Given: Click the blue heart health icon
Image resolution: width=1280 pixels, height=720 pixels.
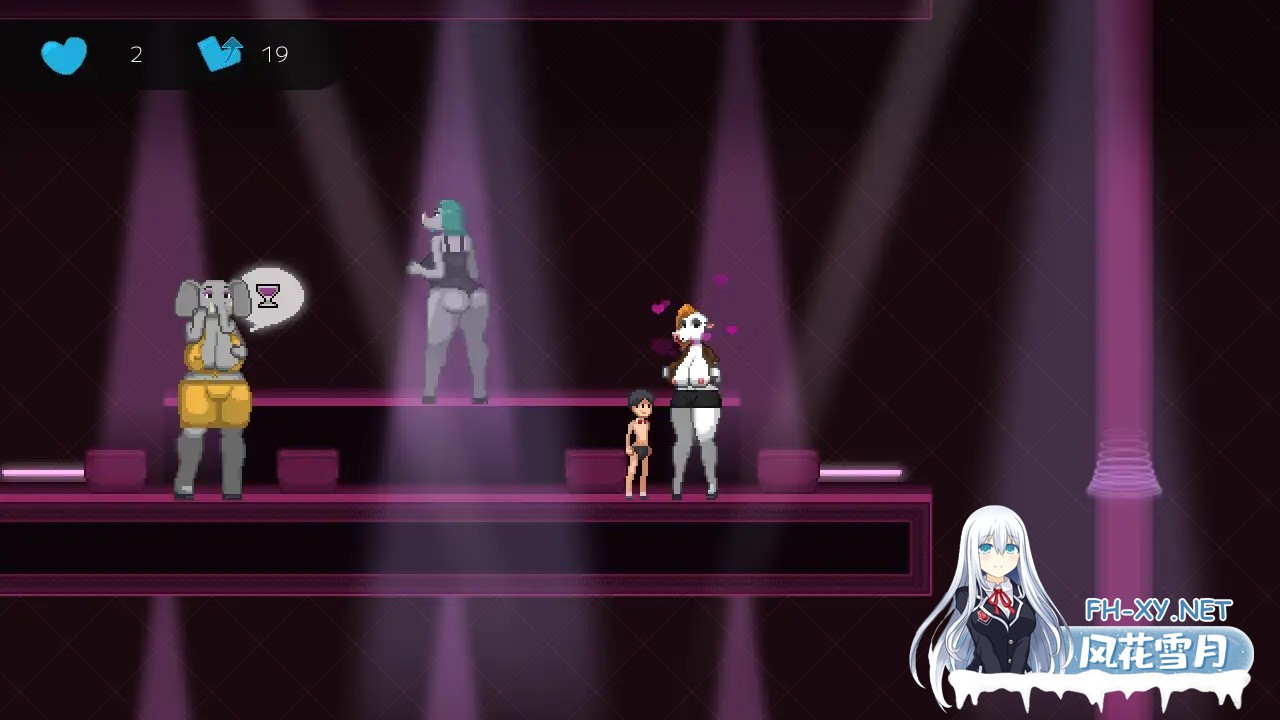Looking at the screenshot, I should click(x=63, y=55).
